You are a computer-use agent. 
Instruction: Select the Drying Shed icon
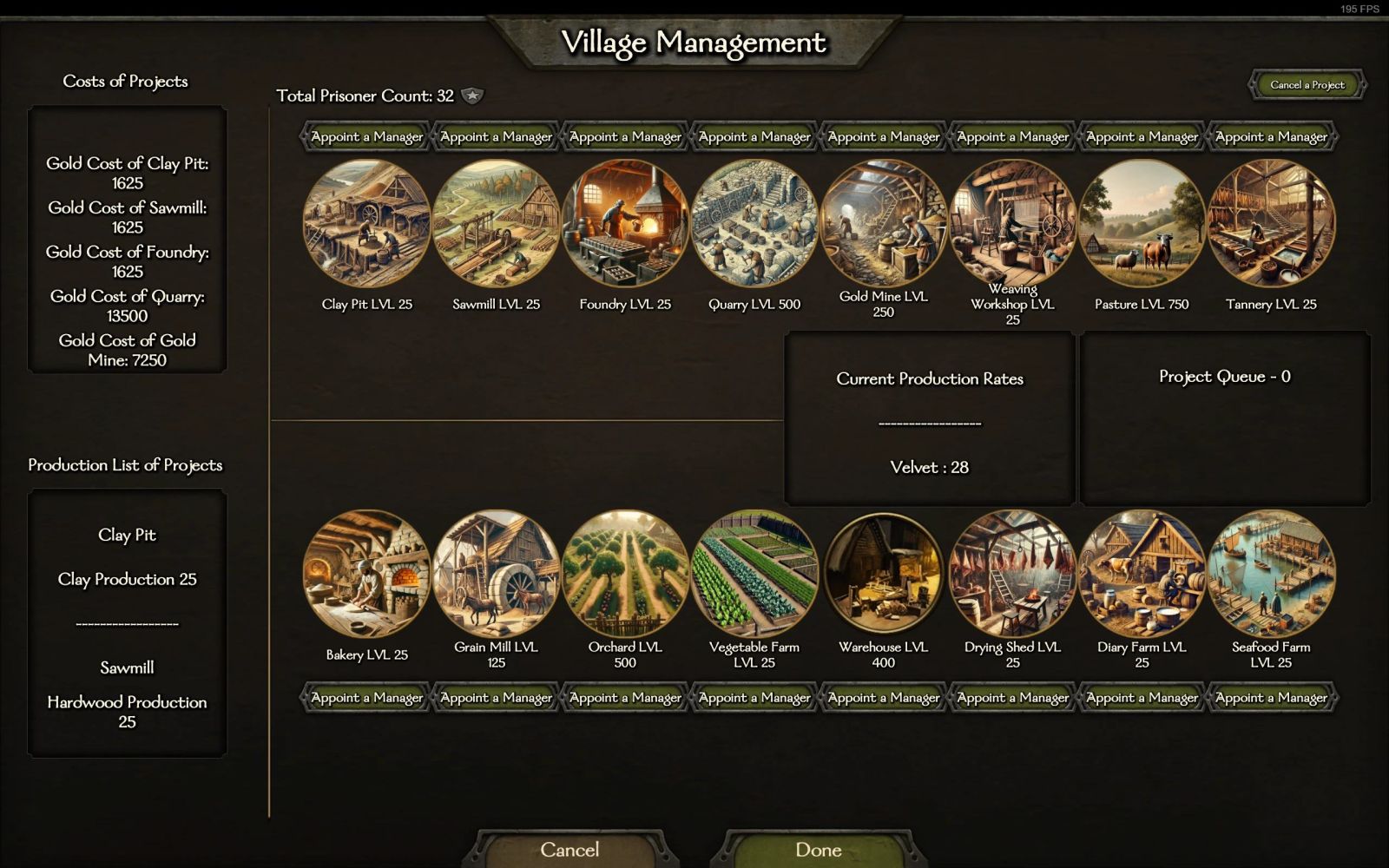(x=1012, y=574)
